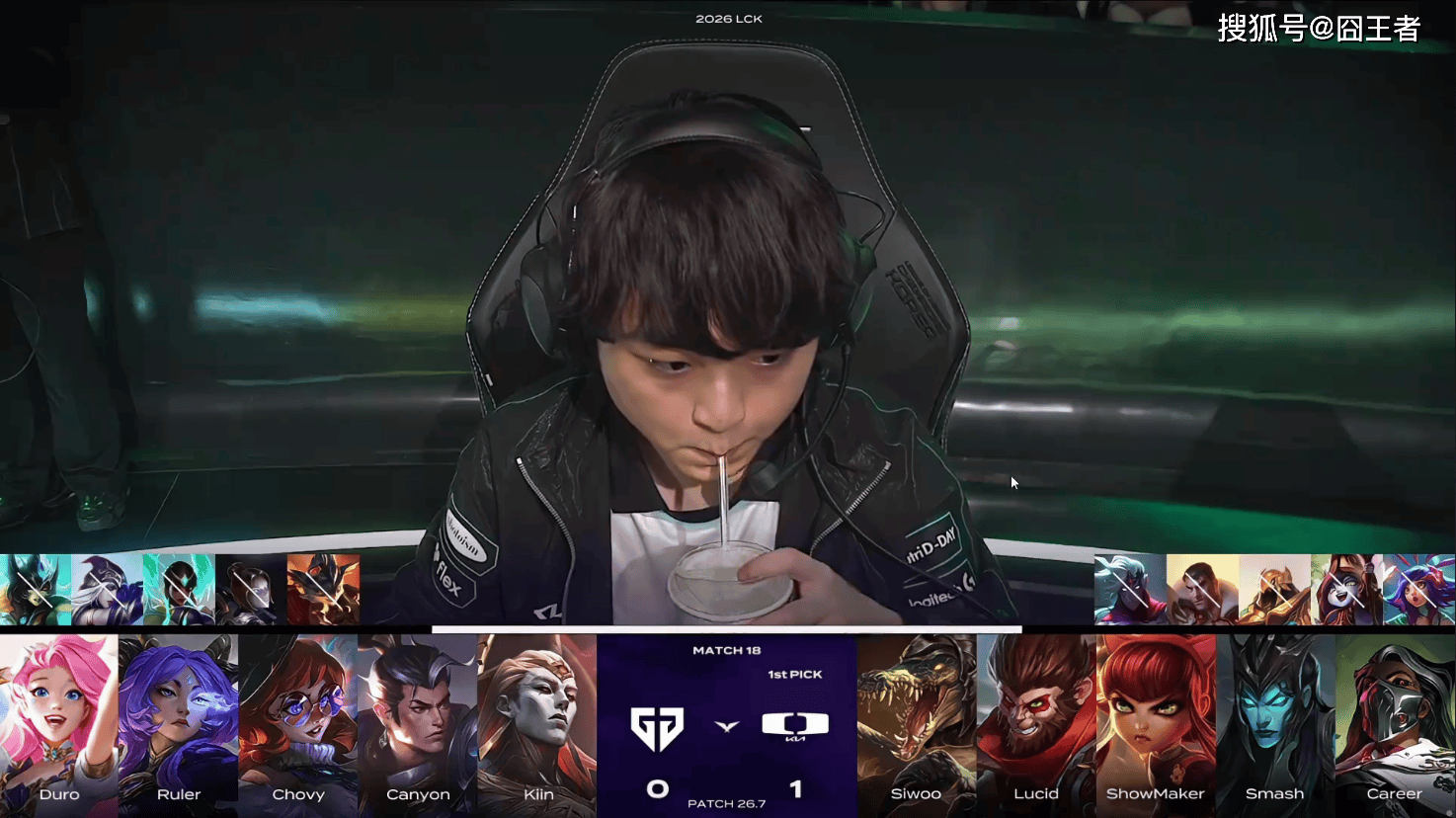Select the banned Karma icon

pos(179,590)
